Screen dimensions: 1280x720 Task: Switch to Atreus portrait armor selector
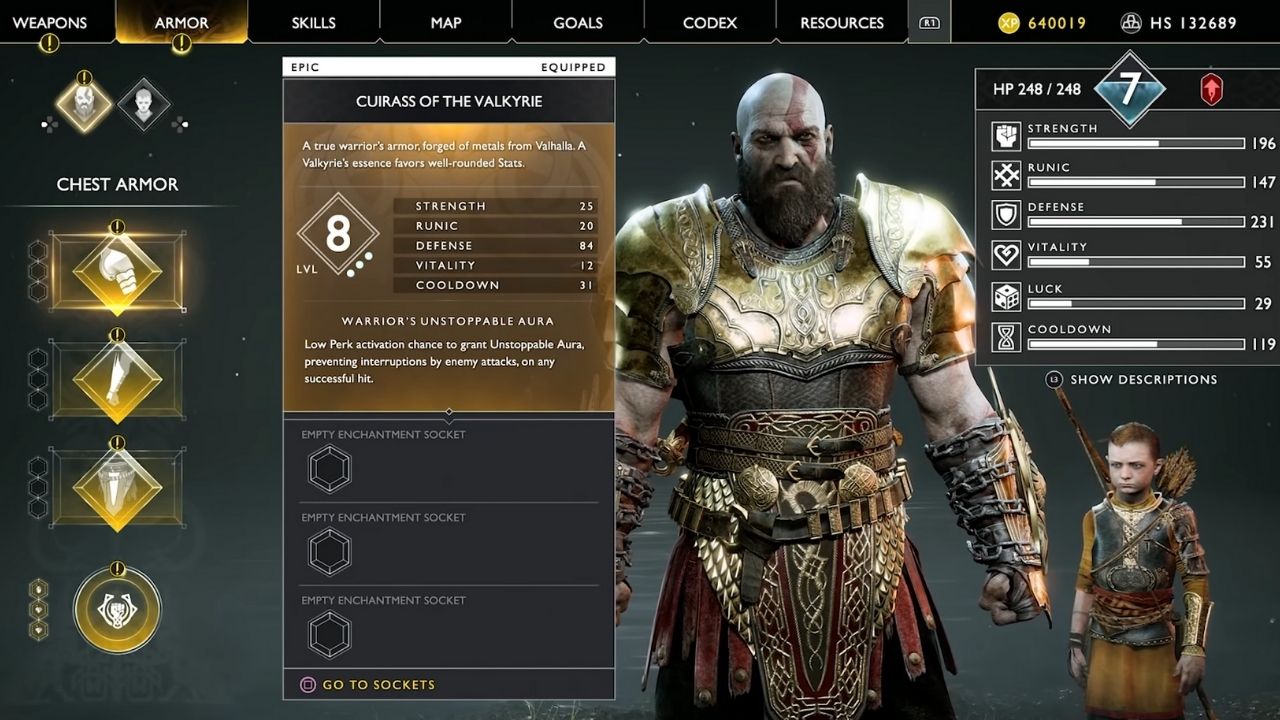tap(143, 104)
